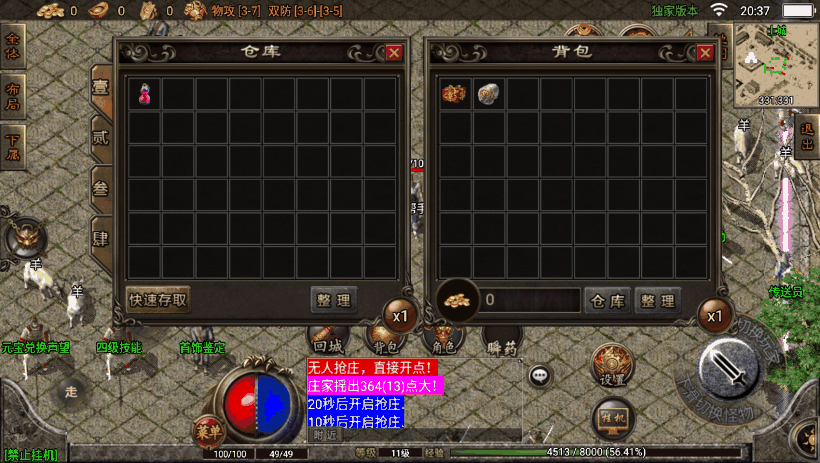Switch to warehouse tab 贰
Viewport: 820px width, 463px height.
pyautogui.click(x=101, y=137)
